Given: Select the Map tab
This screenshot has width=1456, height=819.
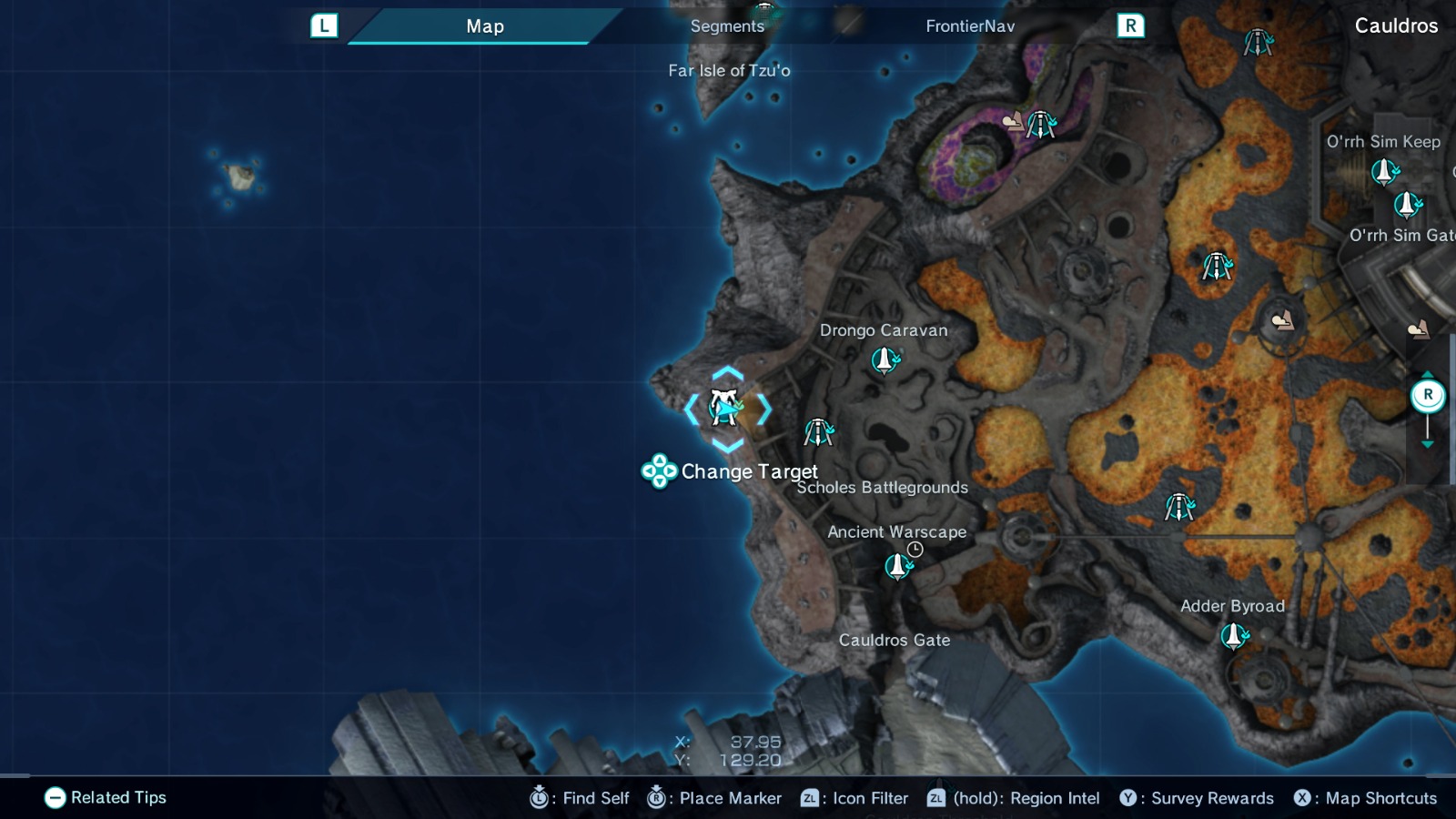Looking at the screenshot, I should tap(486, 25).
